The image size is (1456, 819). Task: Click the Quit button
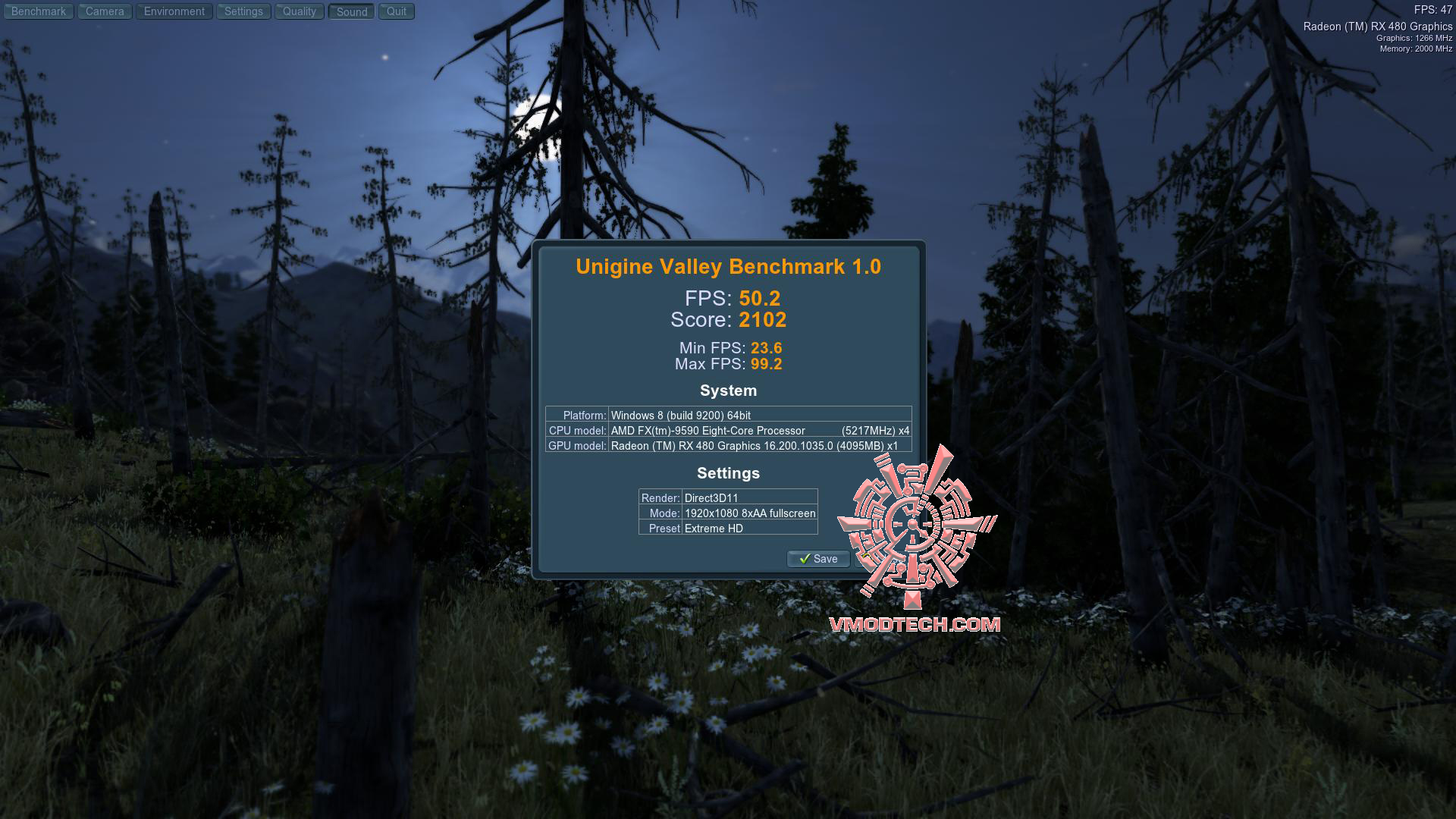tap(395, 11)
